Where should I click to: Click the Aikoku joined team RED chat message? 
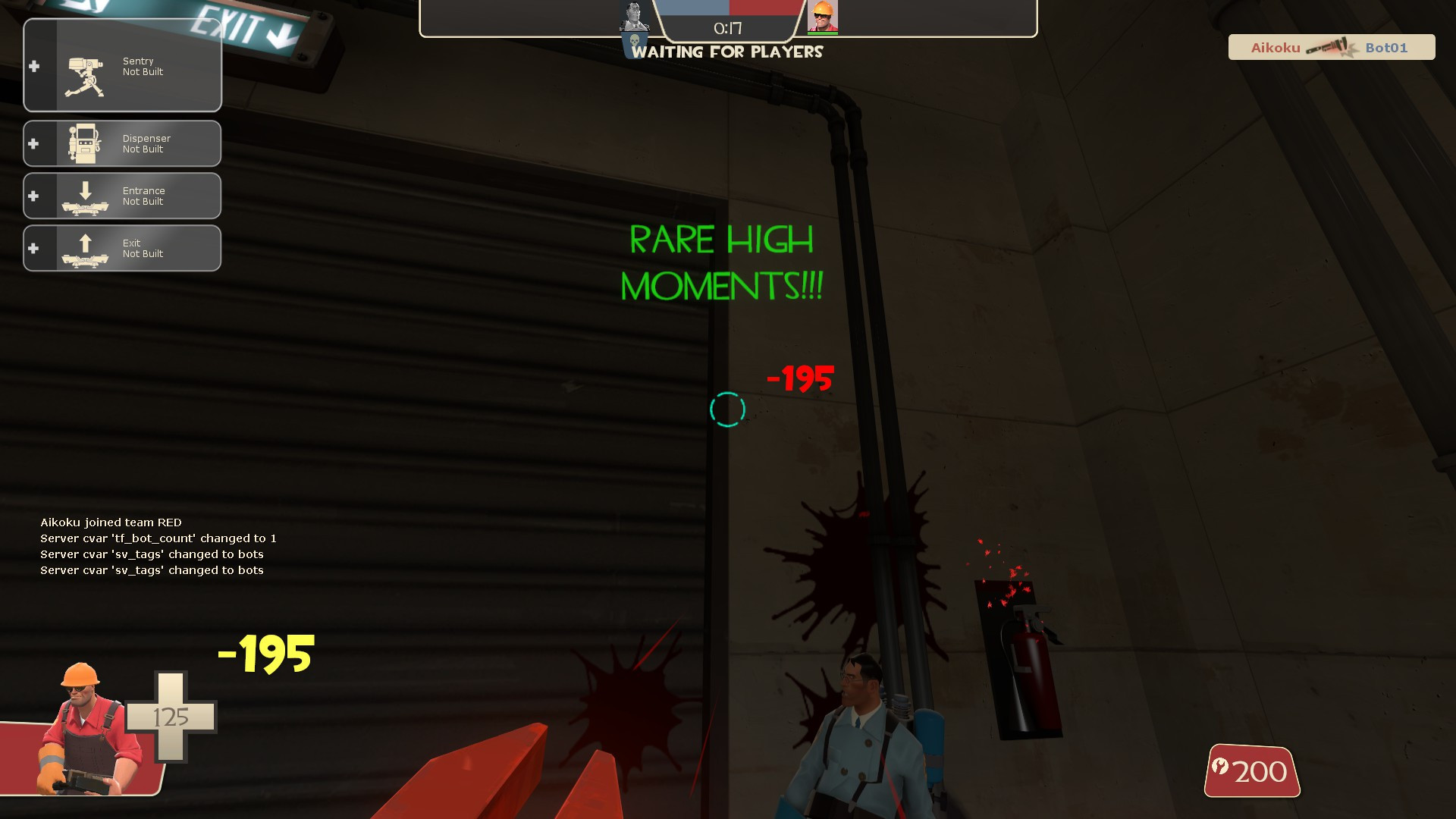tap(111, 522)
